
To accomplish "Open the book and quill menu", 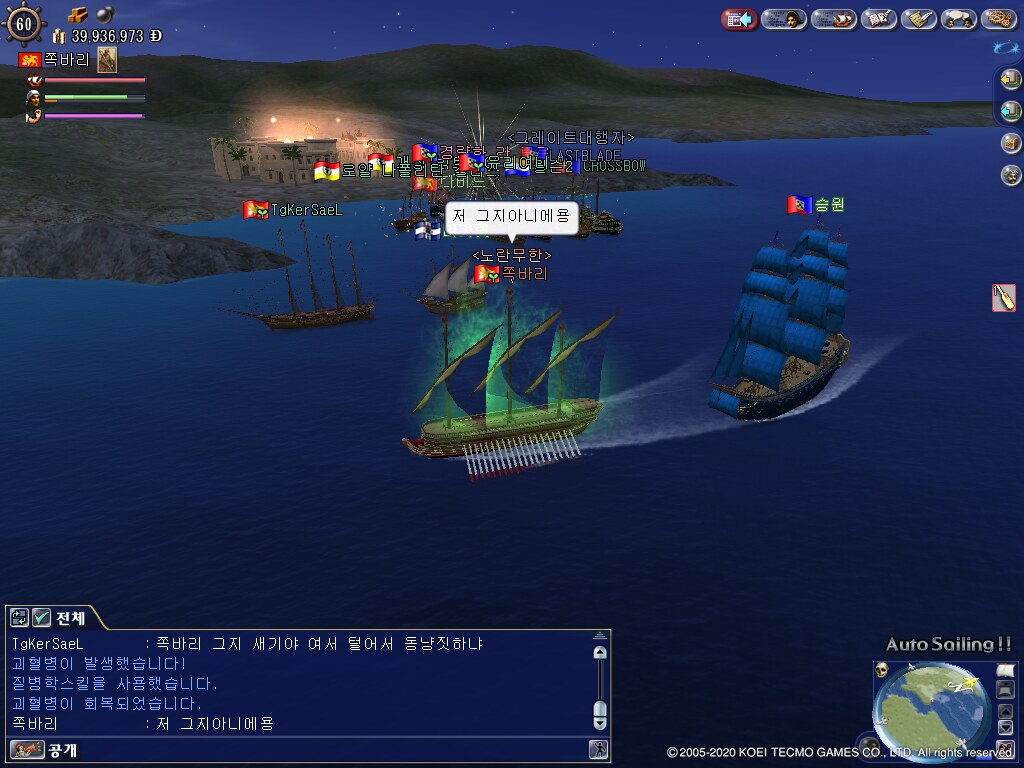I will tap(878, 19).
